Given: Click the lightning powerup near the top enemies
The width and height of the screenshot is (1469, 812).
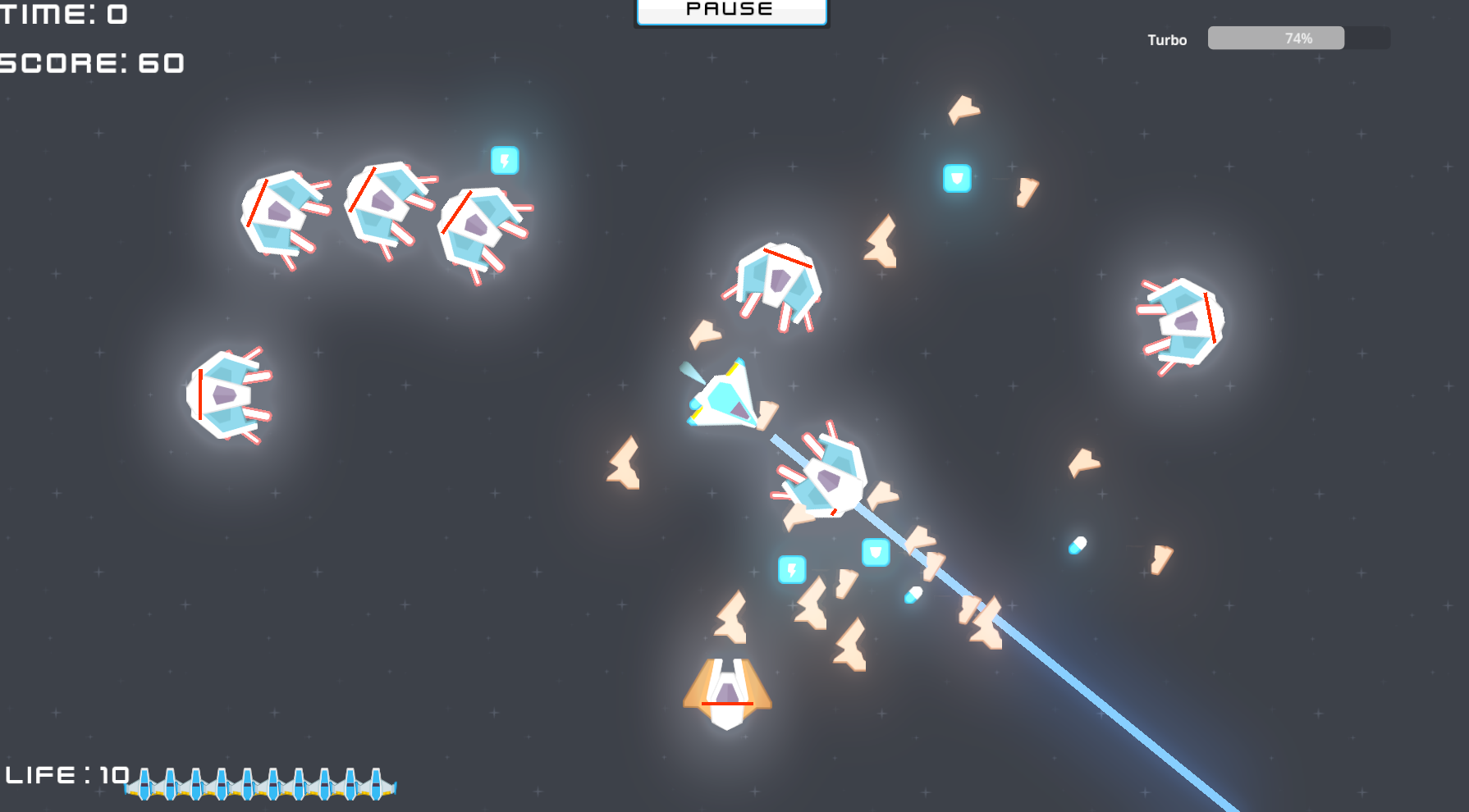Looking at the screenshot, I should [505, 161].
